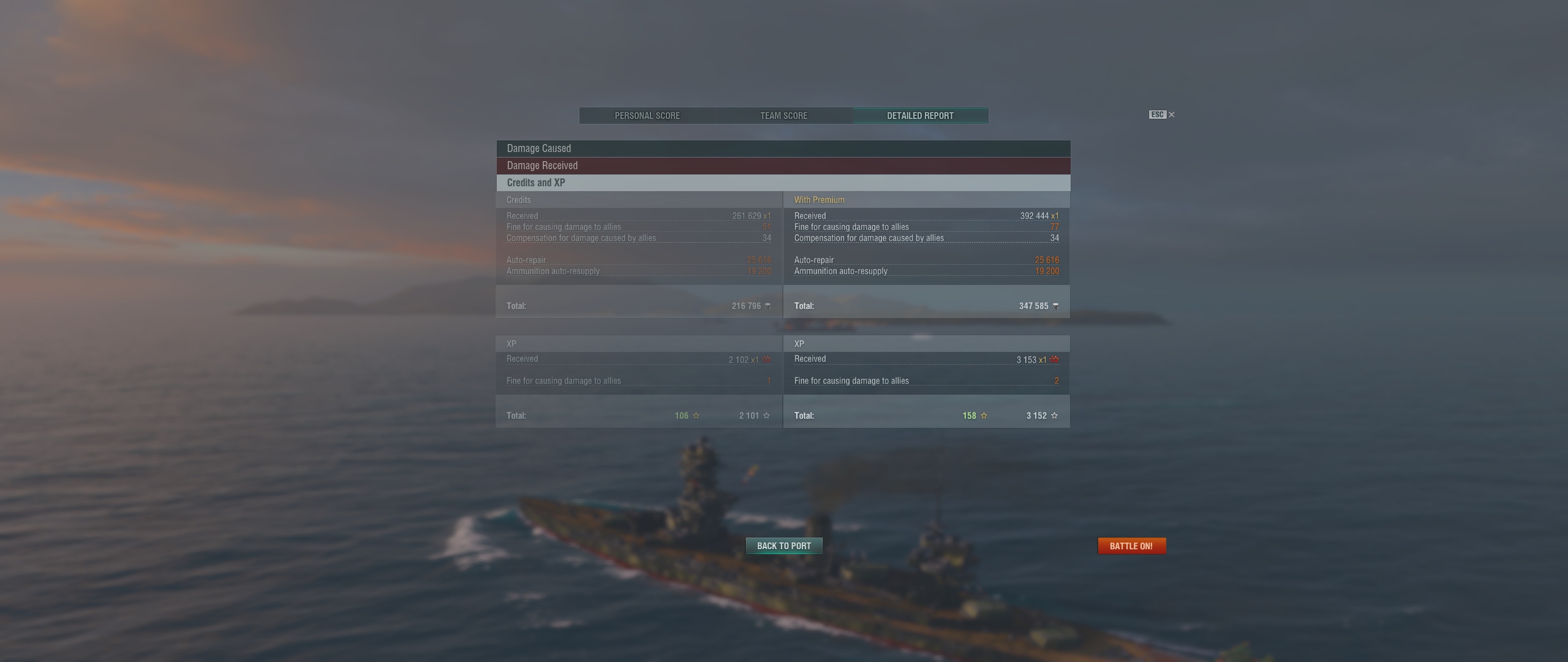
Task: Expand the Damage Caused section
Action: pyautogui.click(x=783, y=148)
